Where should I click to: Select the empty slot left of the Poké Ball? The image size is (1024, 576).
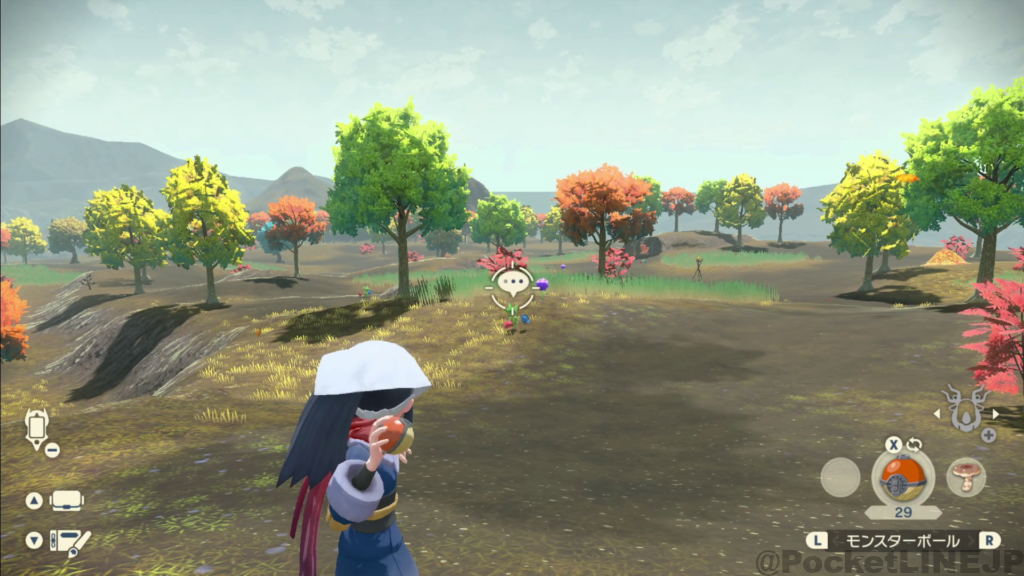point(840,477)
